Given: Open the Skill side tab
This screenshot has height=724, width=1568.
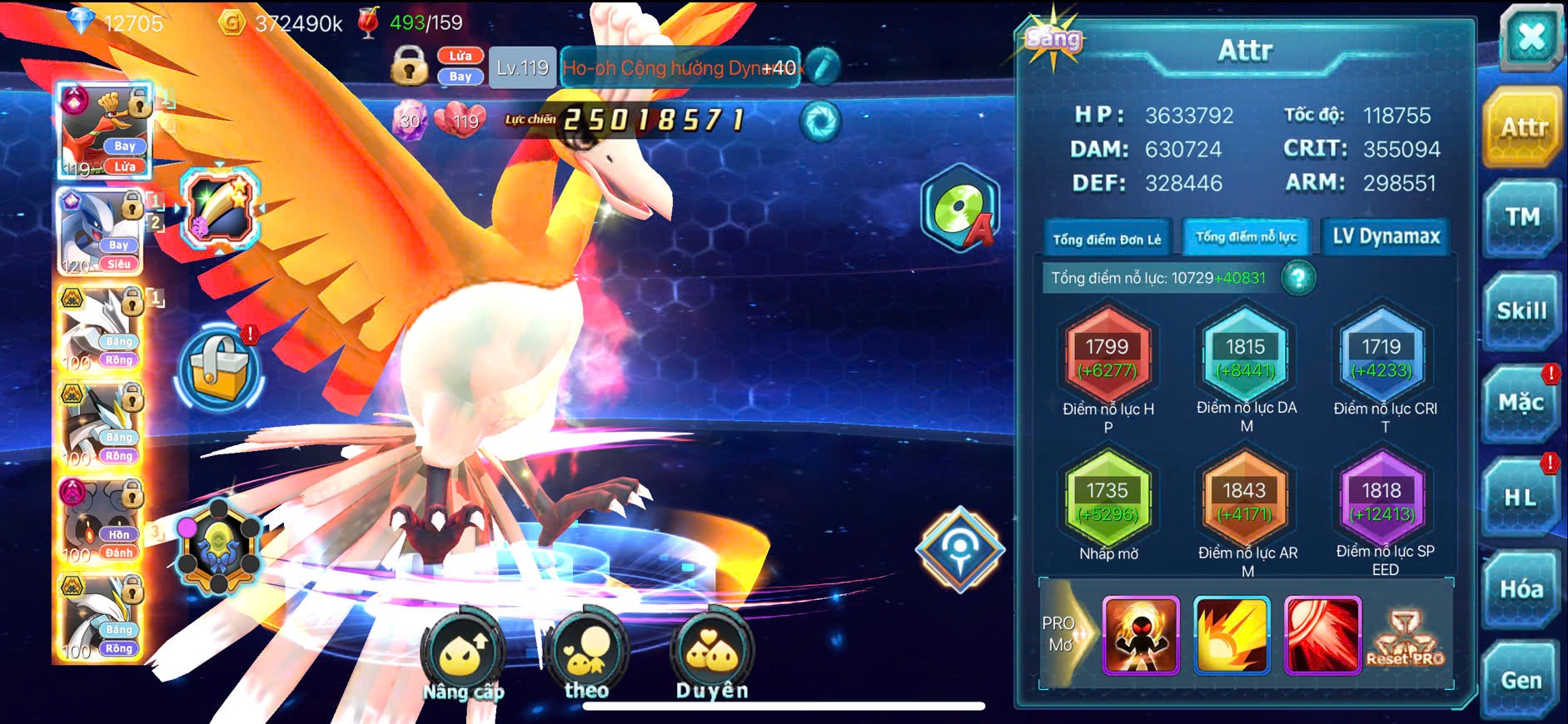Looking at the screenshot, I should coord(1521,311).
